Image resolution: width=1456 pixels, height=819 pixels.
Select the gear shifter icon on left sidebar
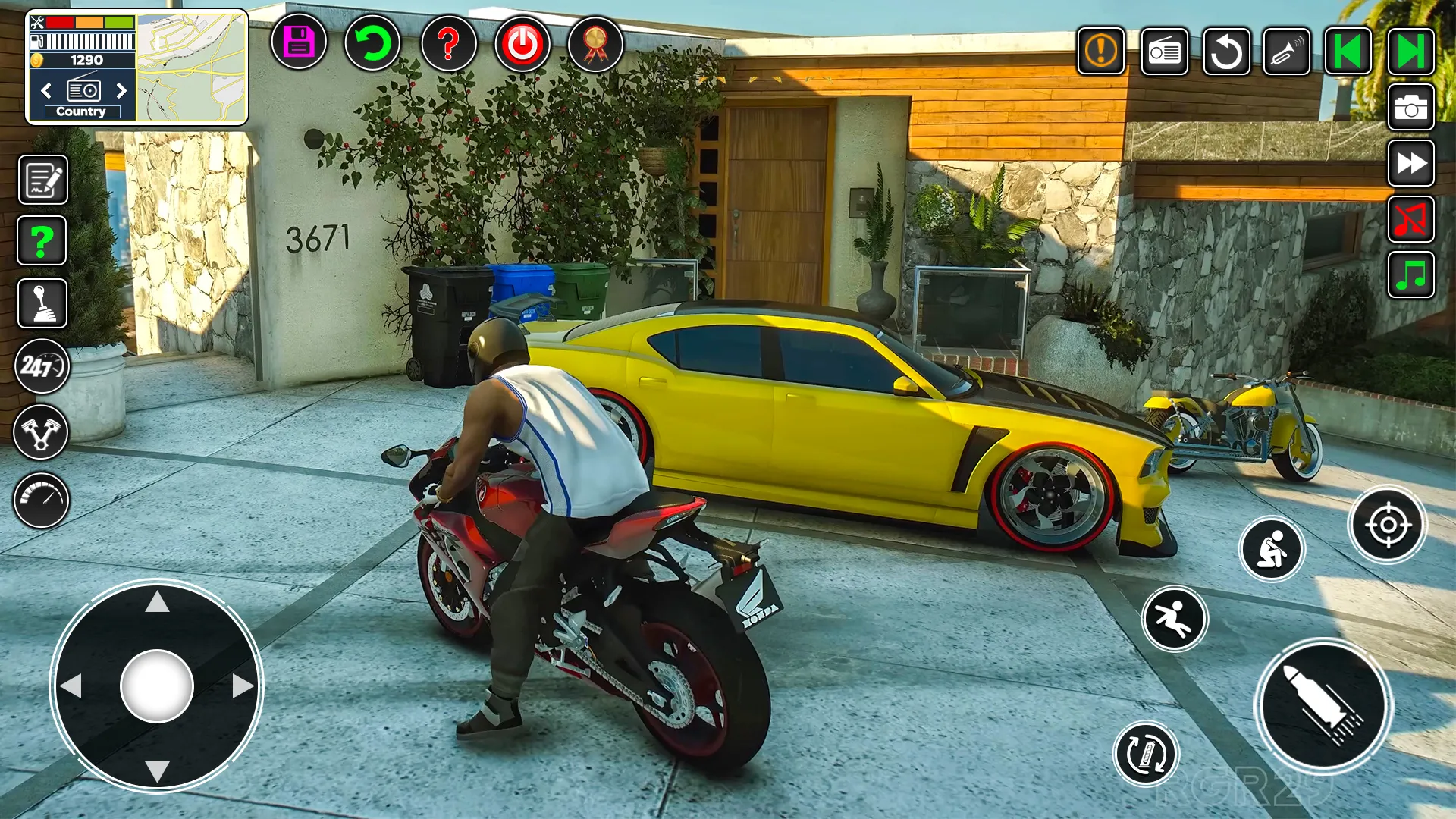(x=42, y=303)
